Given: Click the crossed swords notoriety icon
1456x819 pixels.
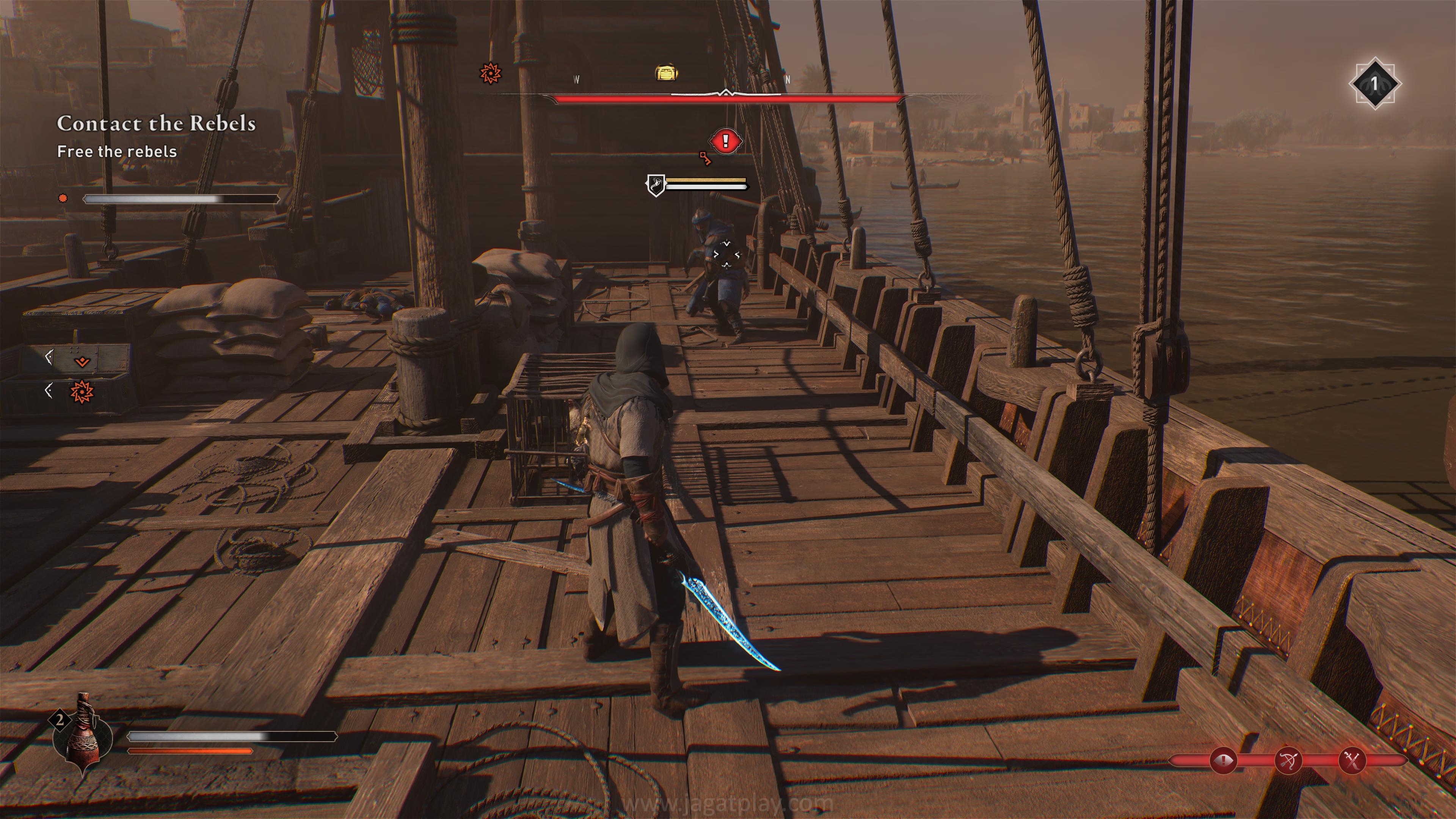Looking at the screenshot, I should [x=1352, y=761].
